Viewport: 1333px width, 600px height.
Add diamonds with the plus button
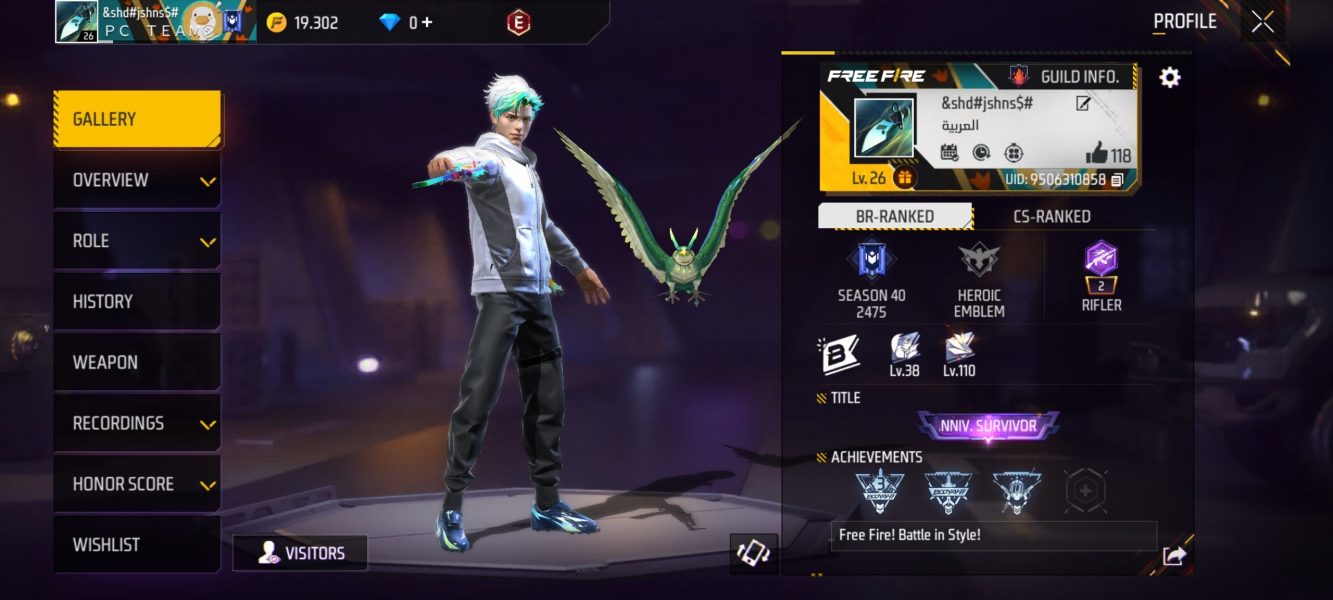click(428, 22)
